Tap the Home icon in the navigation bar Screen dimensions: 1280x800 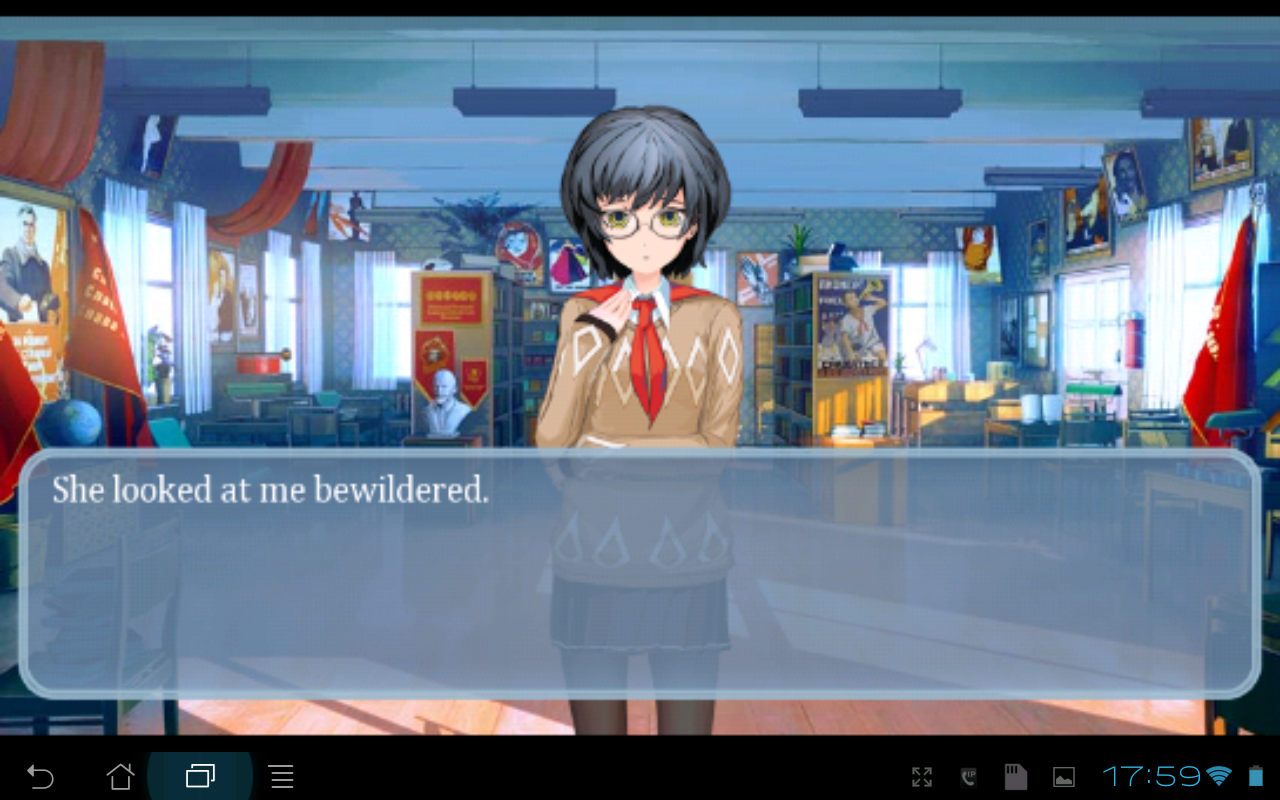point(121,776)
